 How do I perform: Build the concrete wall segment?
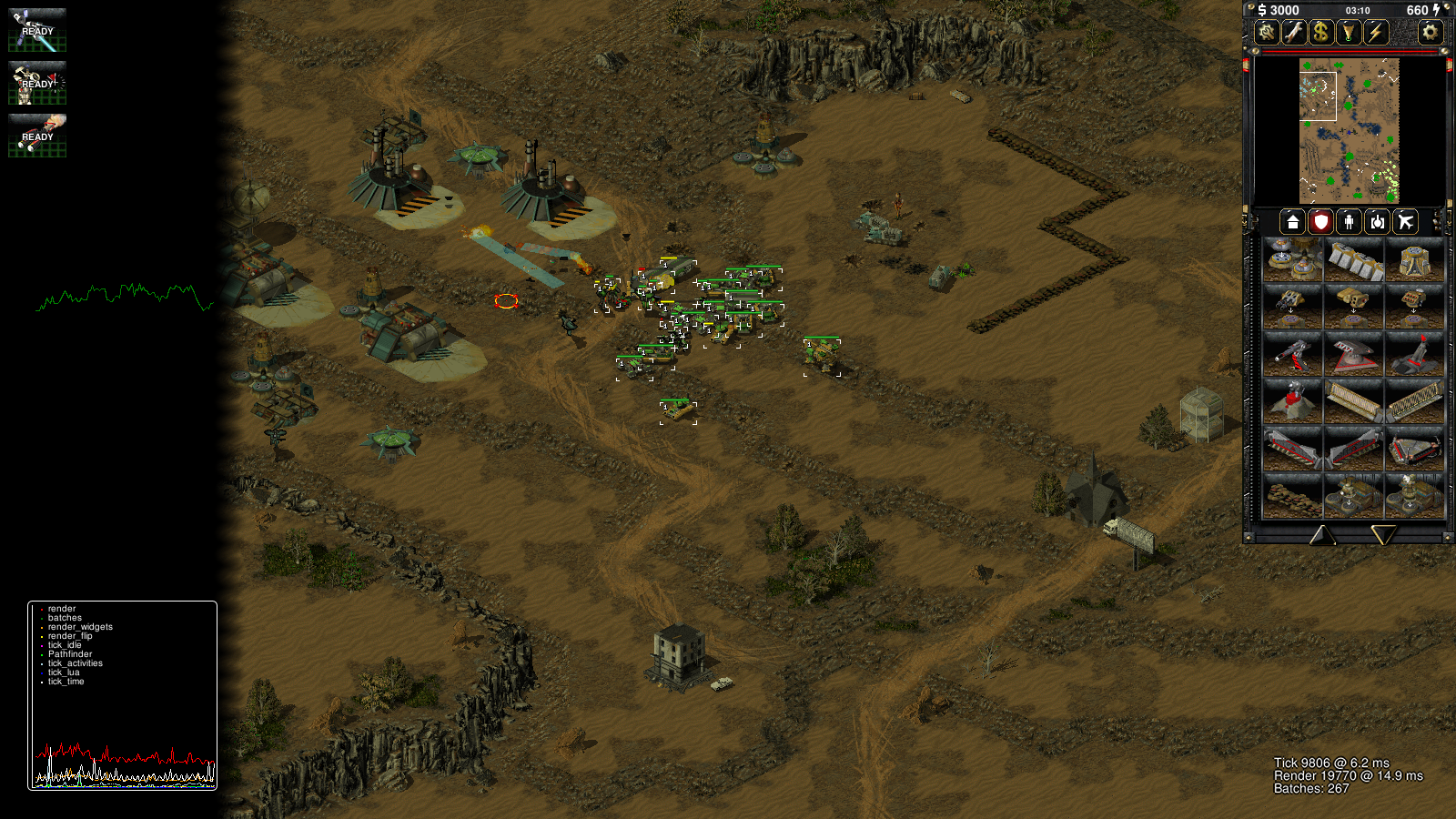1353,259
